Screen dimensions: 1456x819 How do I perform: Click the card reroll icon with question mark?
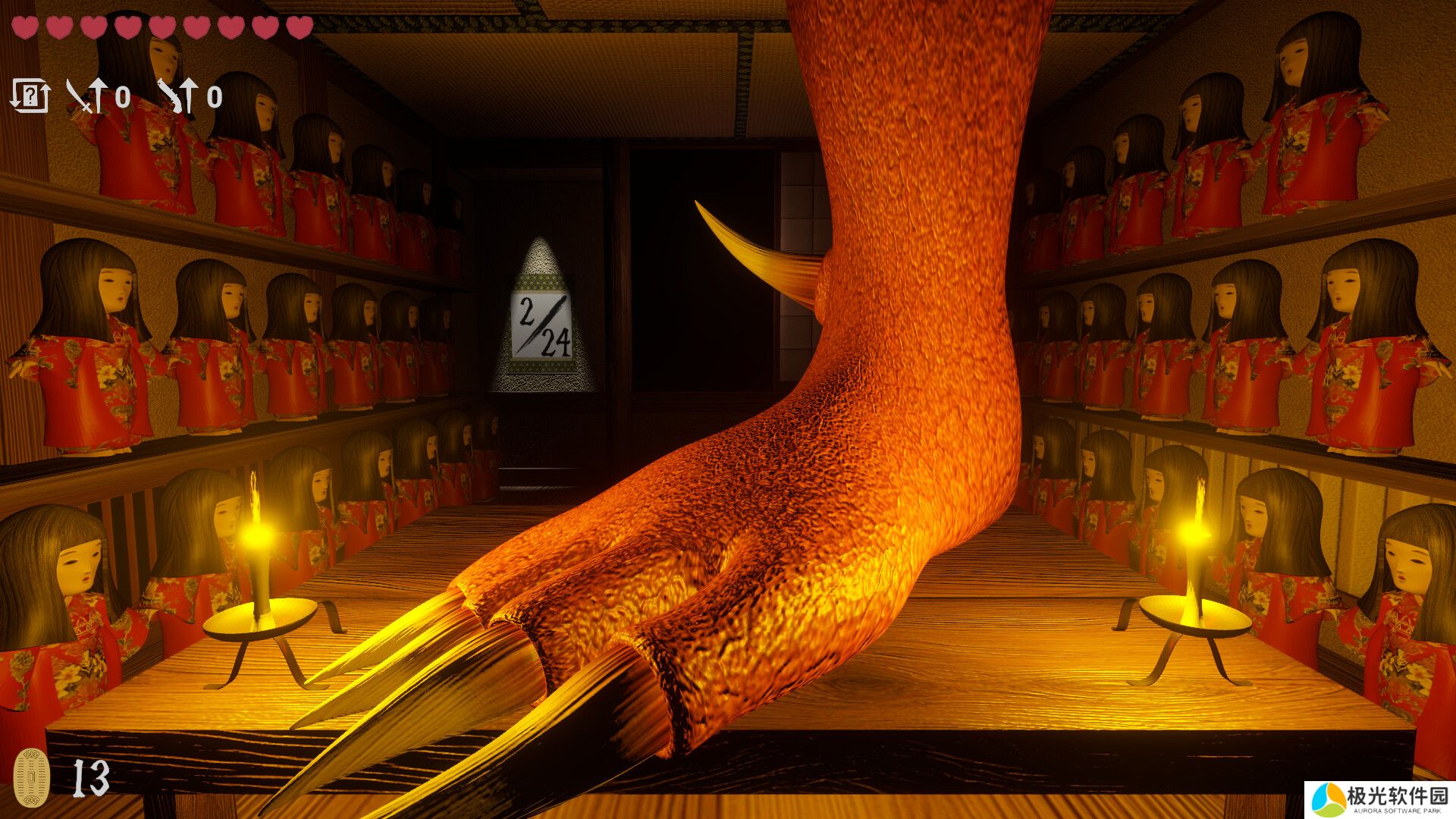[30, 96]
